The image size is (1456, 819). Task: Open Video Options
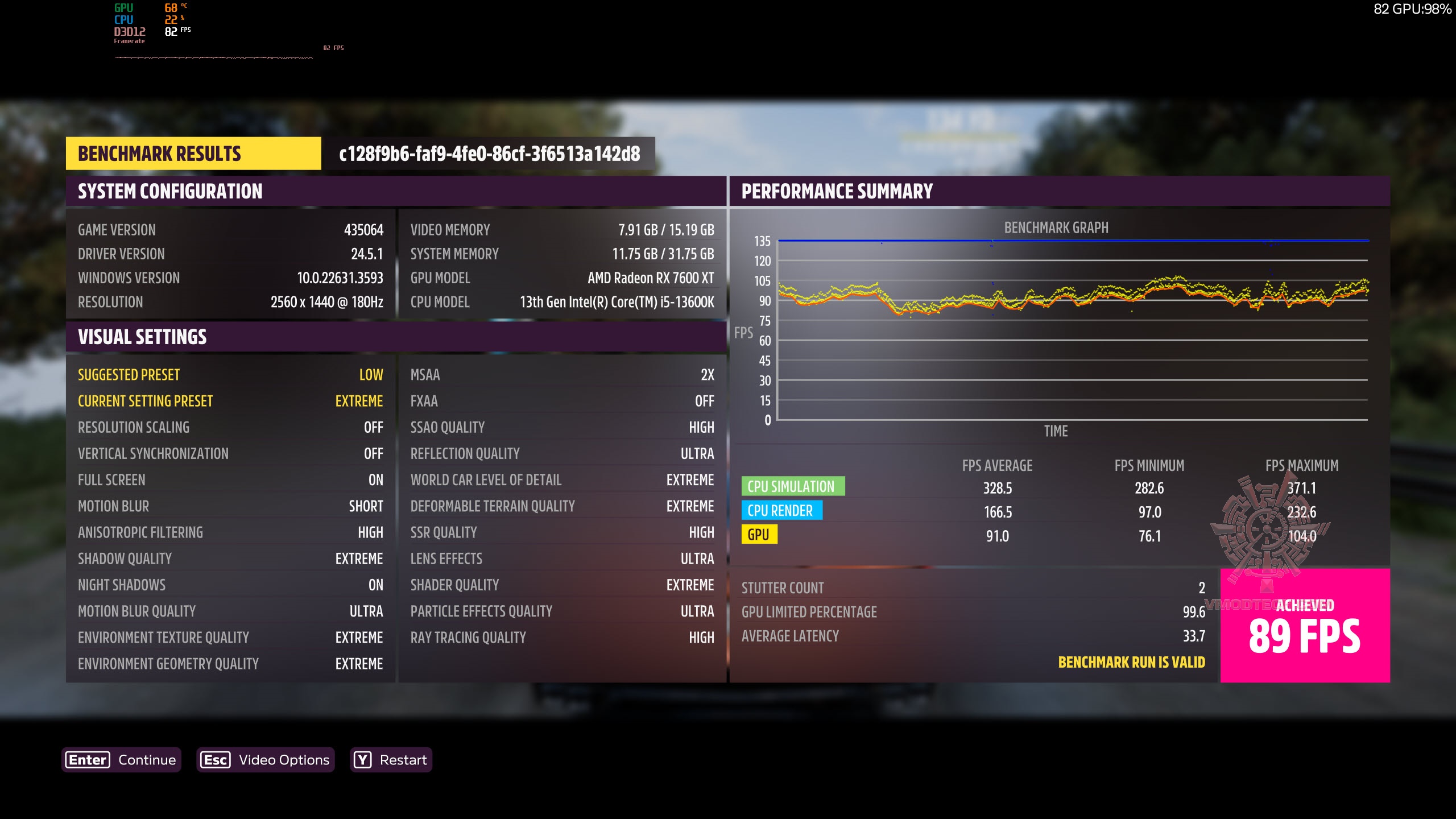coord(265,760)
